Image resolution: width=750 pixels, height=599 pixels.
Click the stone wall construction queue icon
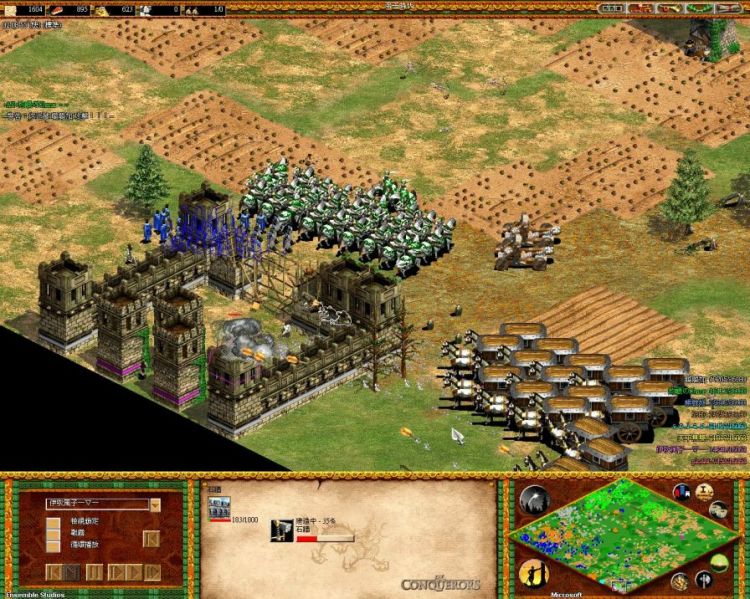tap(282, 530)
